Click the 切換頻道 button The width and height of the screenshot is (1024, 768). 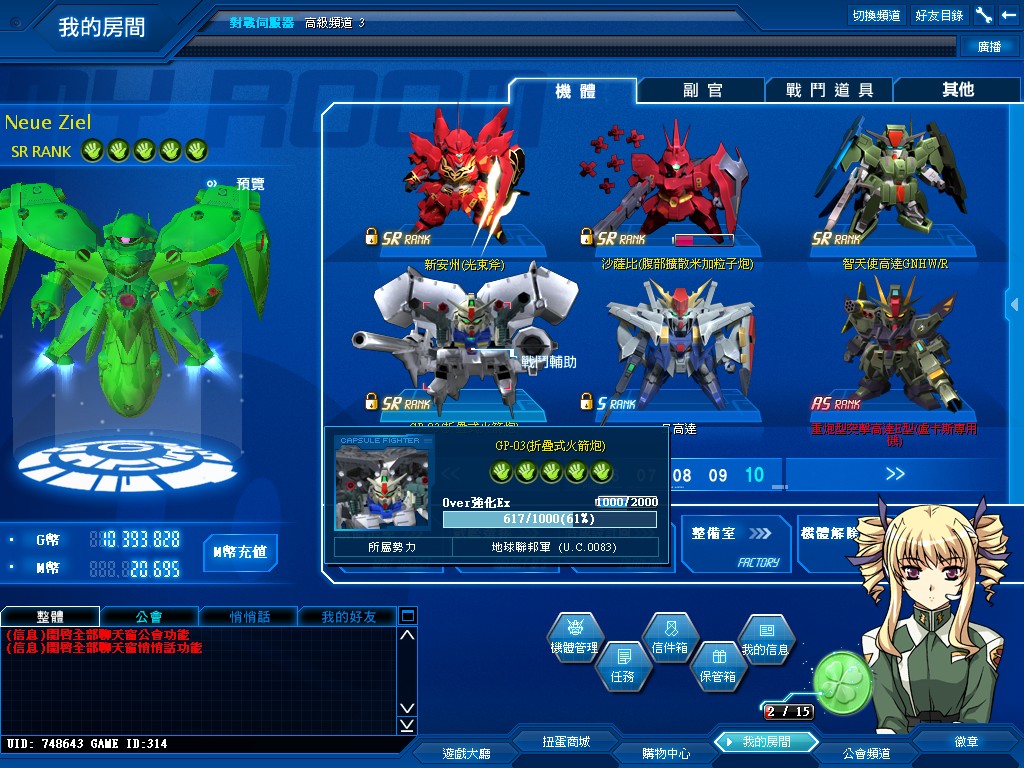pyautogui.click(x=876, y=15)
